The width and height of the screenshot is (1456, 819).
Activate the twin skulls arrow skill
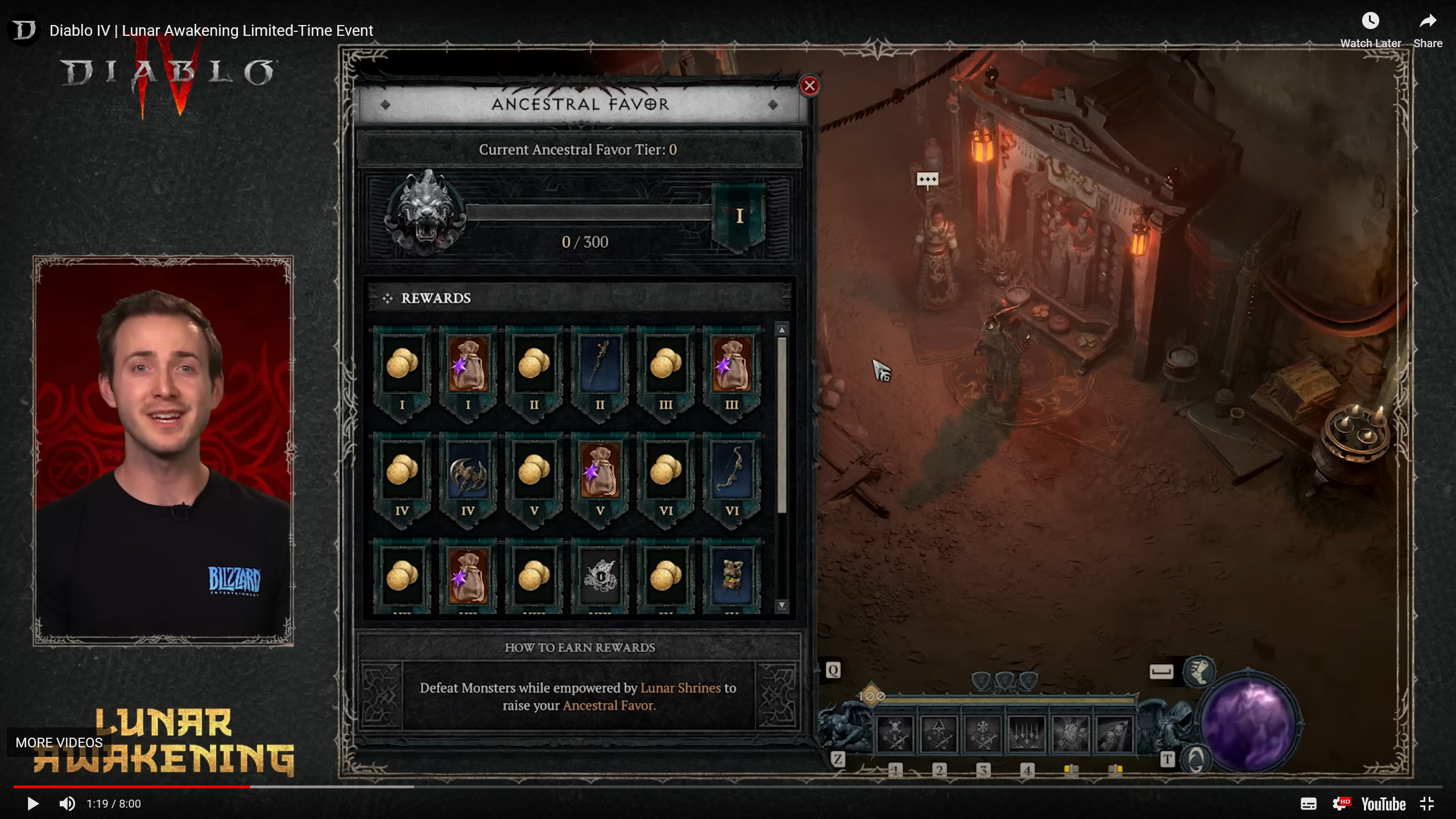1114,734
